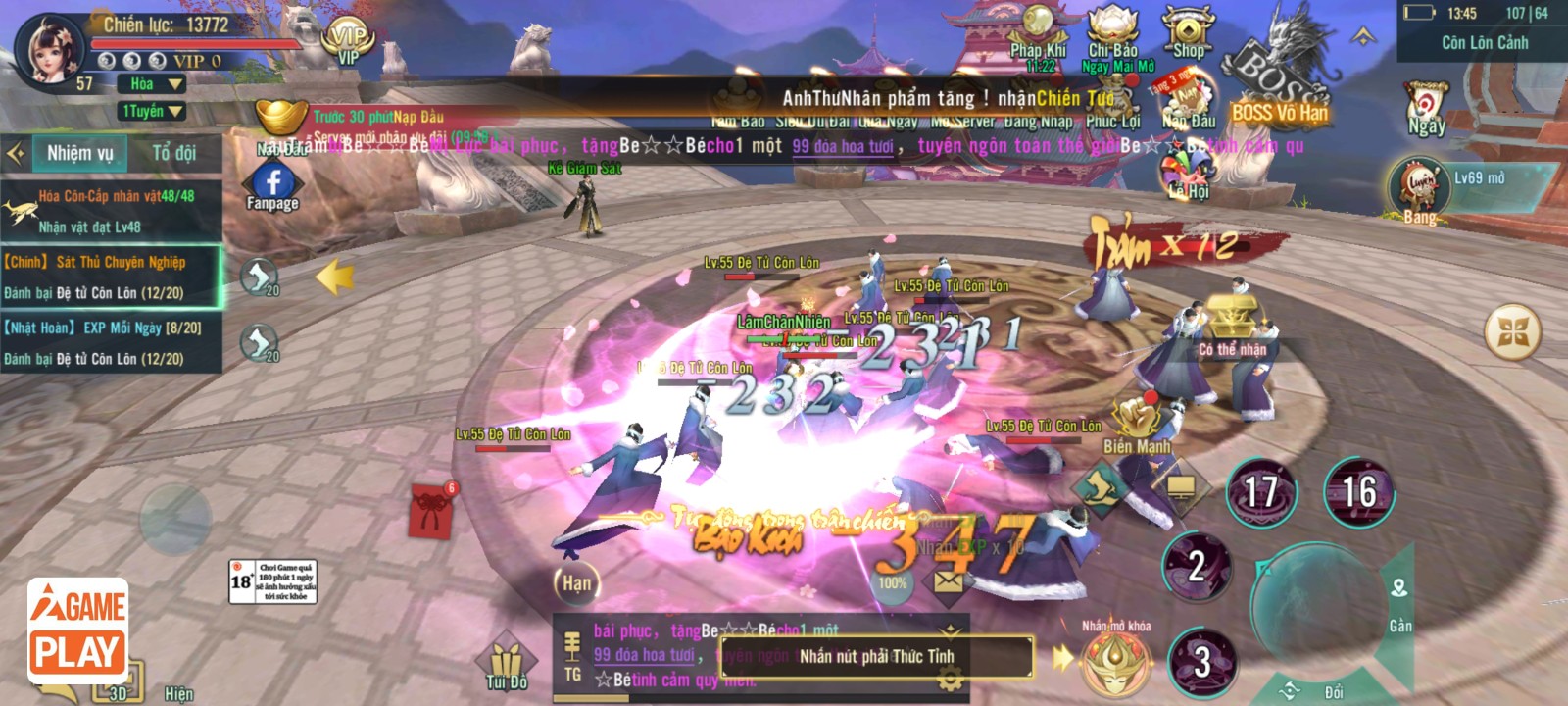This screenshot has height=706, width=1568.
Task: Open the Bang guild icon
Action: coord(1418,189)
